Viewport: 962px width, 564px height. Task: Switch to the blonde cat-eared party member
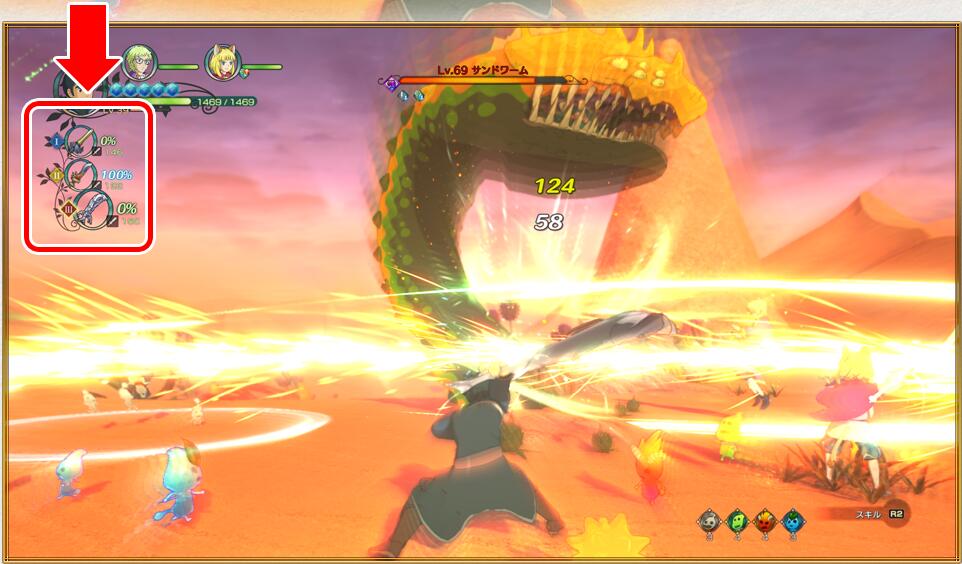[x=221, y=63]
